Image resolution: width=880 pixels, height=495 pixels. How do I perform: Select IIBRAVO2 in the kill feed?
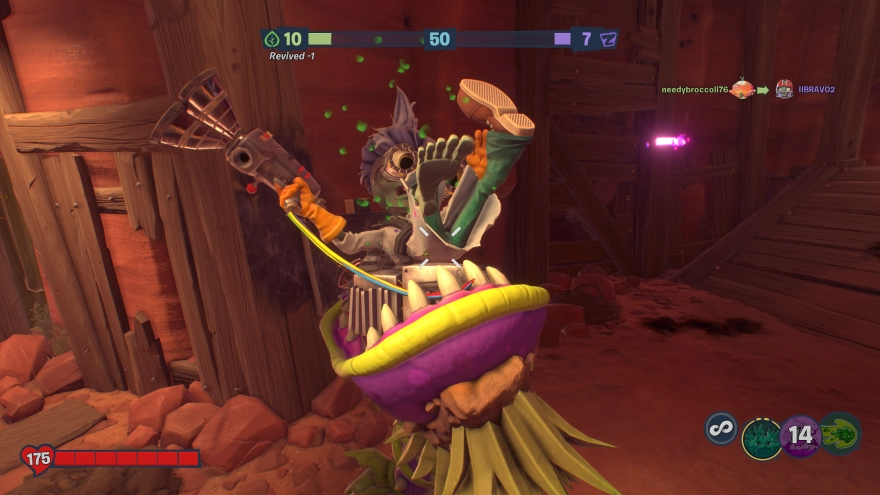click(x=816, y=90)
